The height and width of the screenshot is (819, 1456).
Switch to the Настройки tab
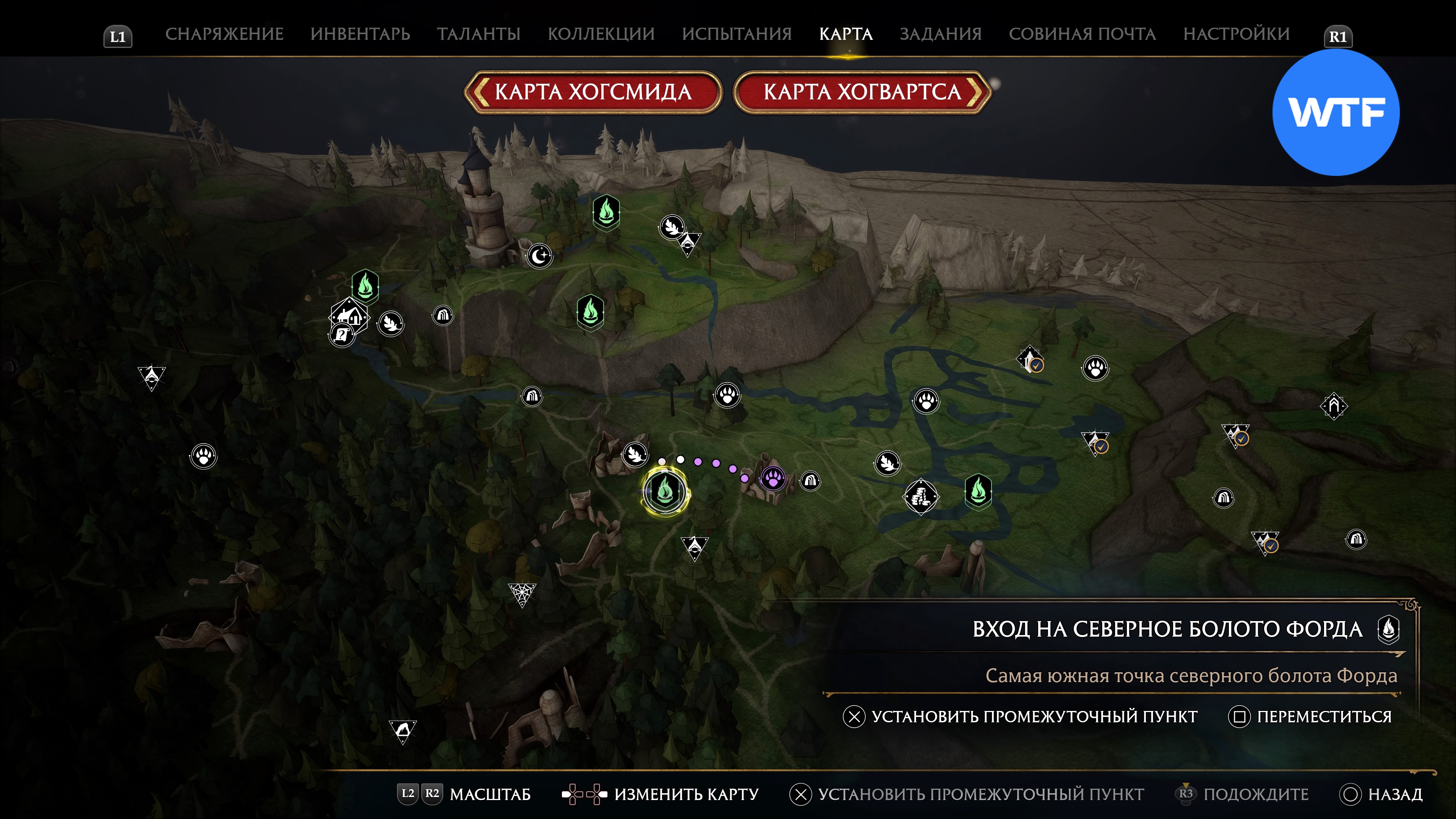(1236, 34)
